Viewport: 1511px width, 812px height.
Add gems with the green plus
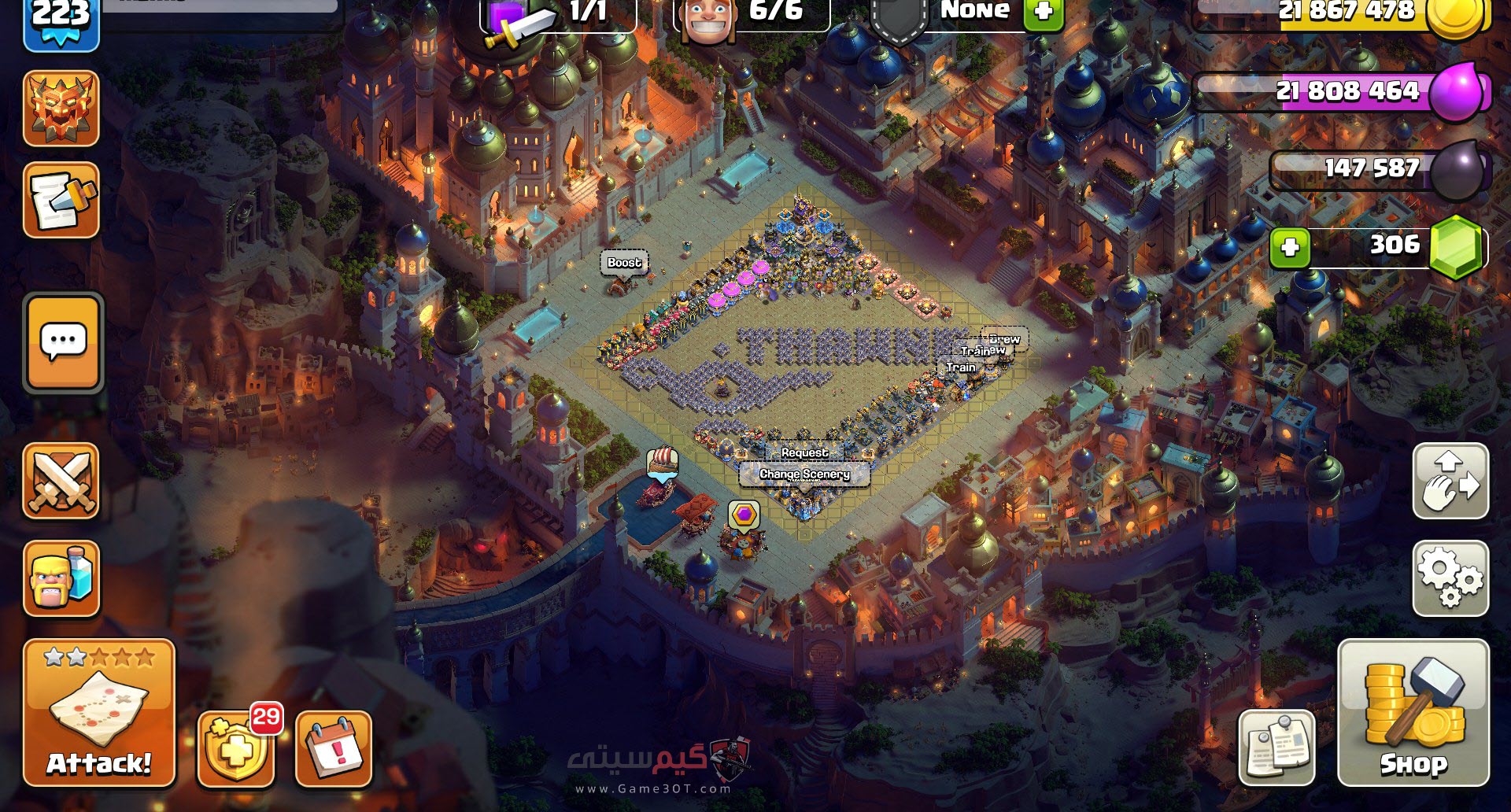tap(1290, 247)
